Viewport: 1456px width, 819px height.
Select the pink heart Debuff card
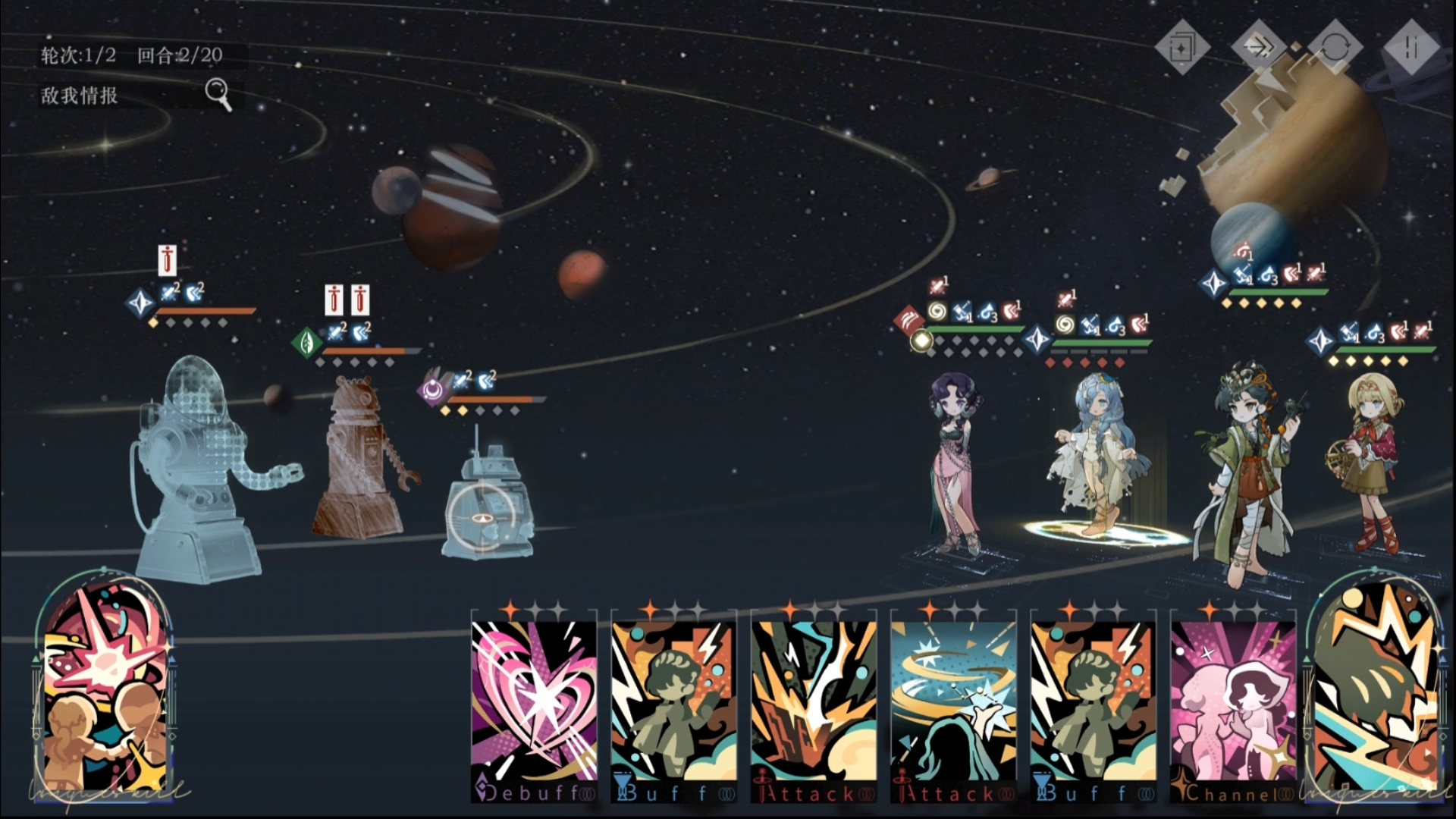(x=534, y=705)
